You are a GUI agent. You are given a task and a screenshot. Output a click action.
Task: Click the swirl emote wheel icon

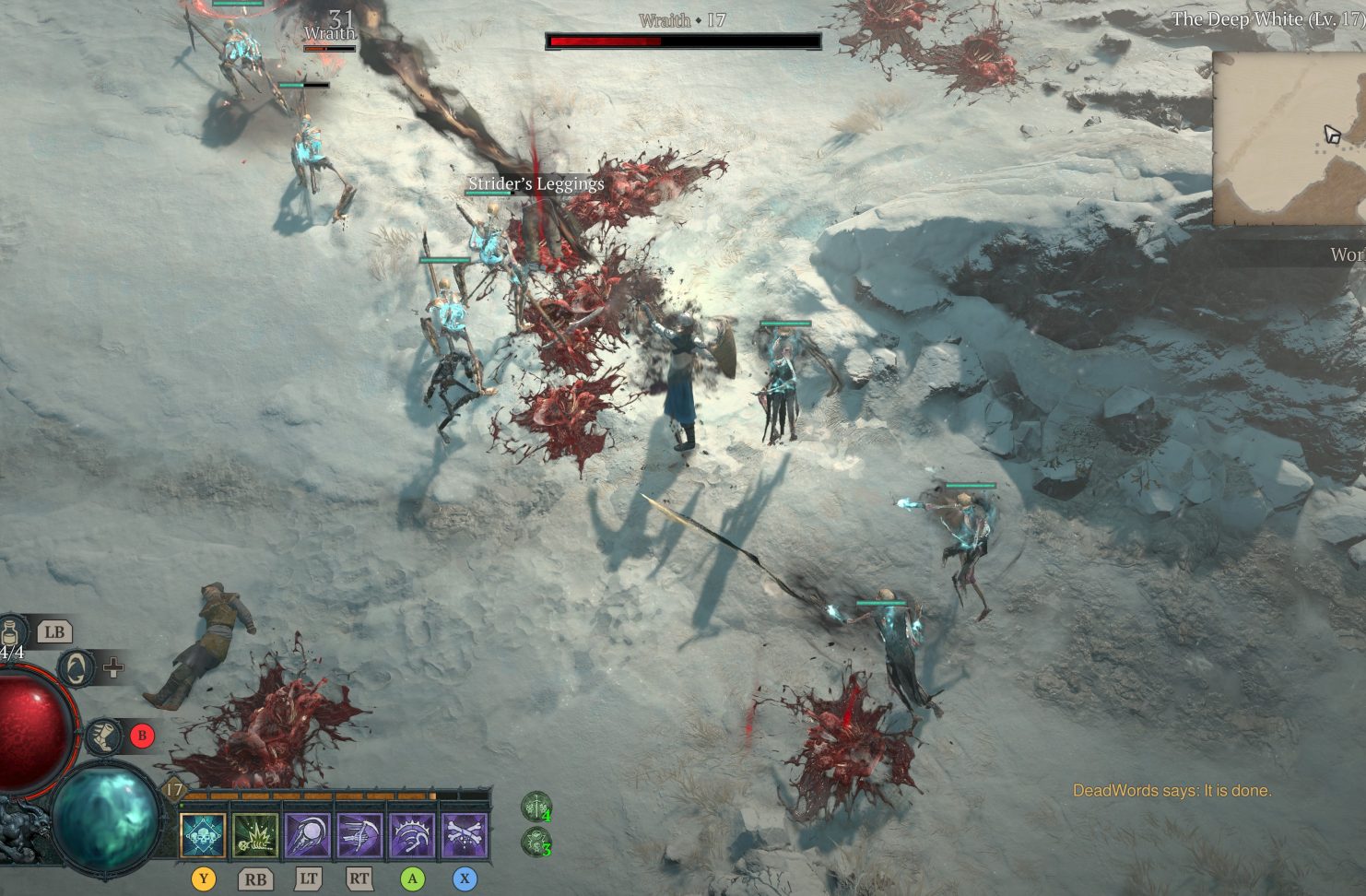coord(77,666)
